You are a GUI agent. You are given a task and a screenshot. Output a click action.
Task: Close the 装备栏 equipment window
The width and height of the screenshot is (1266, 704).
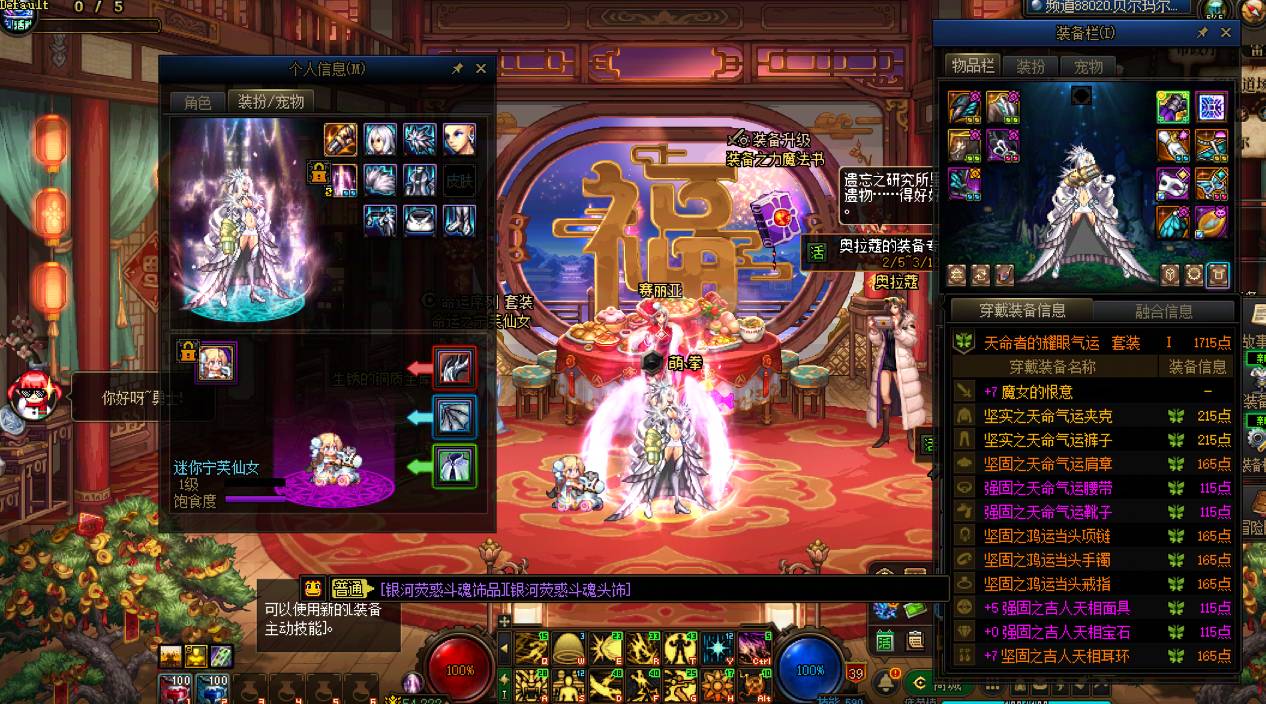1226,33
